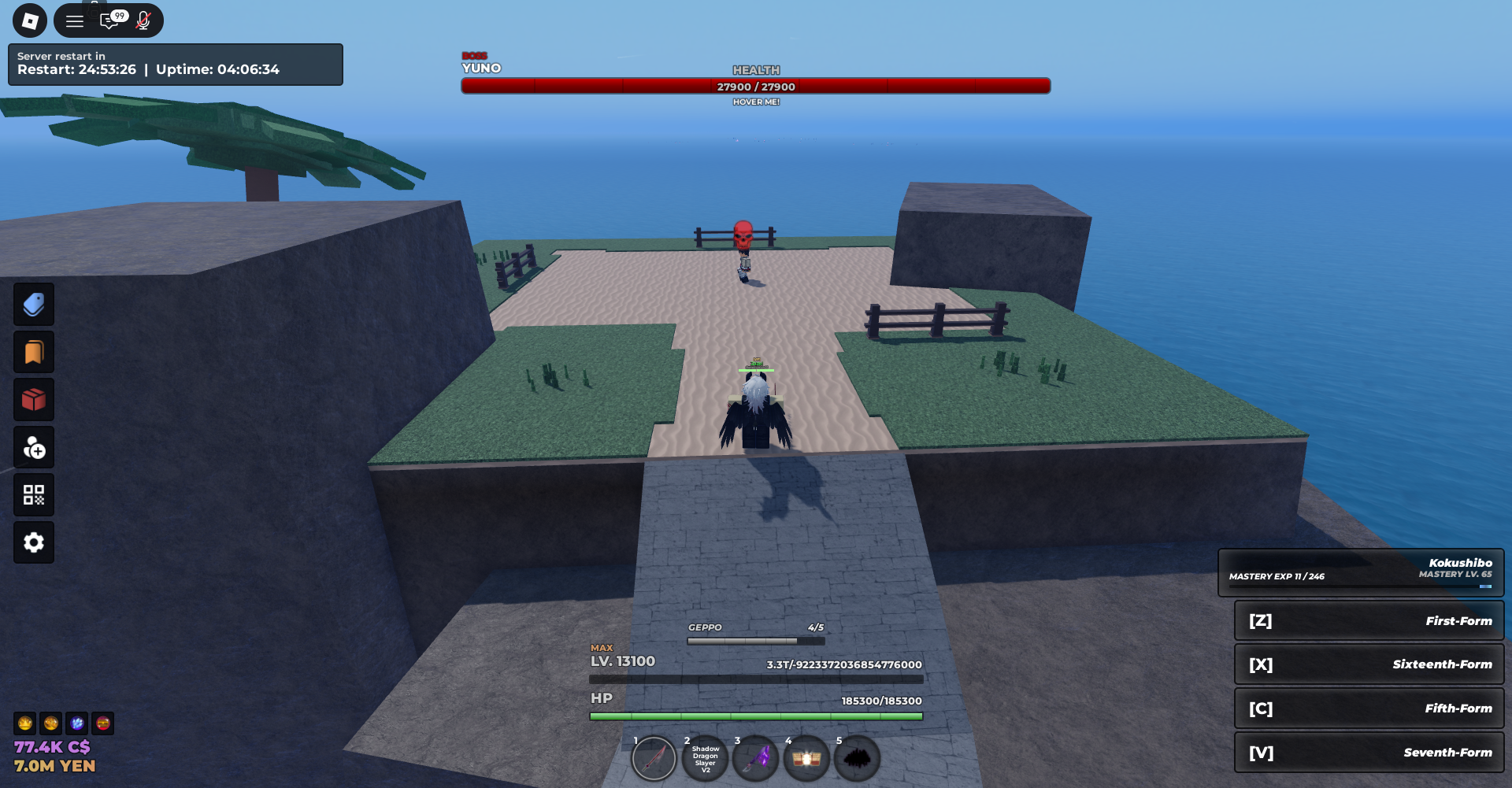
Task: Select Shadow Dragon Slayer V2 in slot 2
Action: [x=705, y=757]
